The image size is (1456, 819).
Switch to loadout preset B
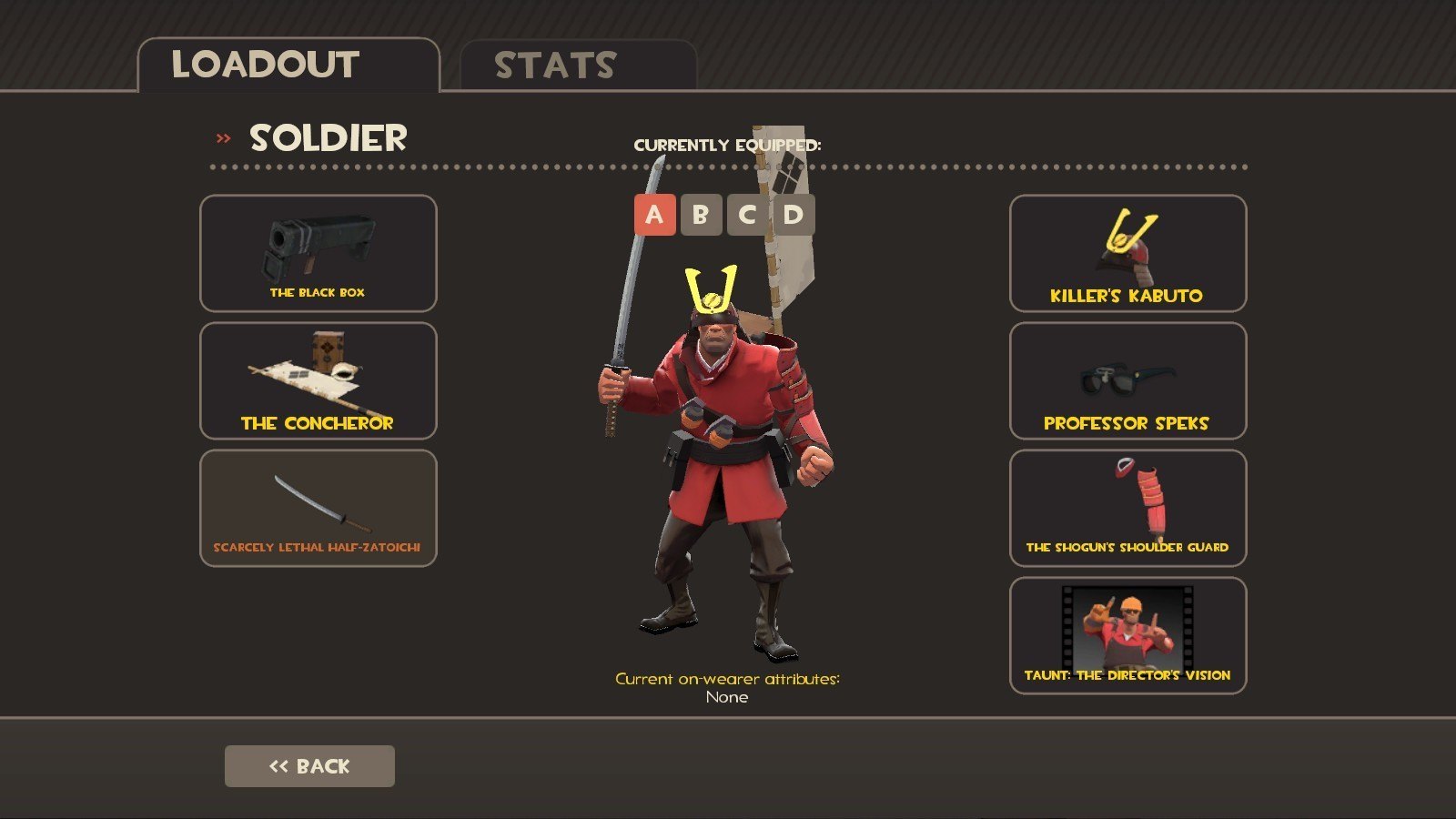click(x=701, y=215)
